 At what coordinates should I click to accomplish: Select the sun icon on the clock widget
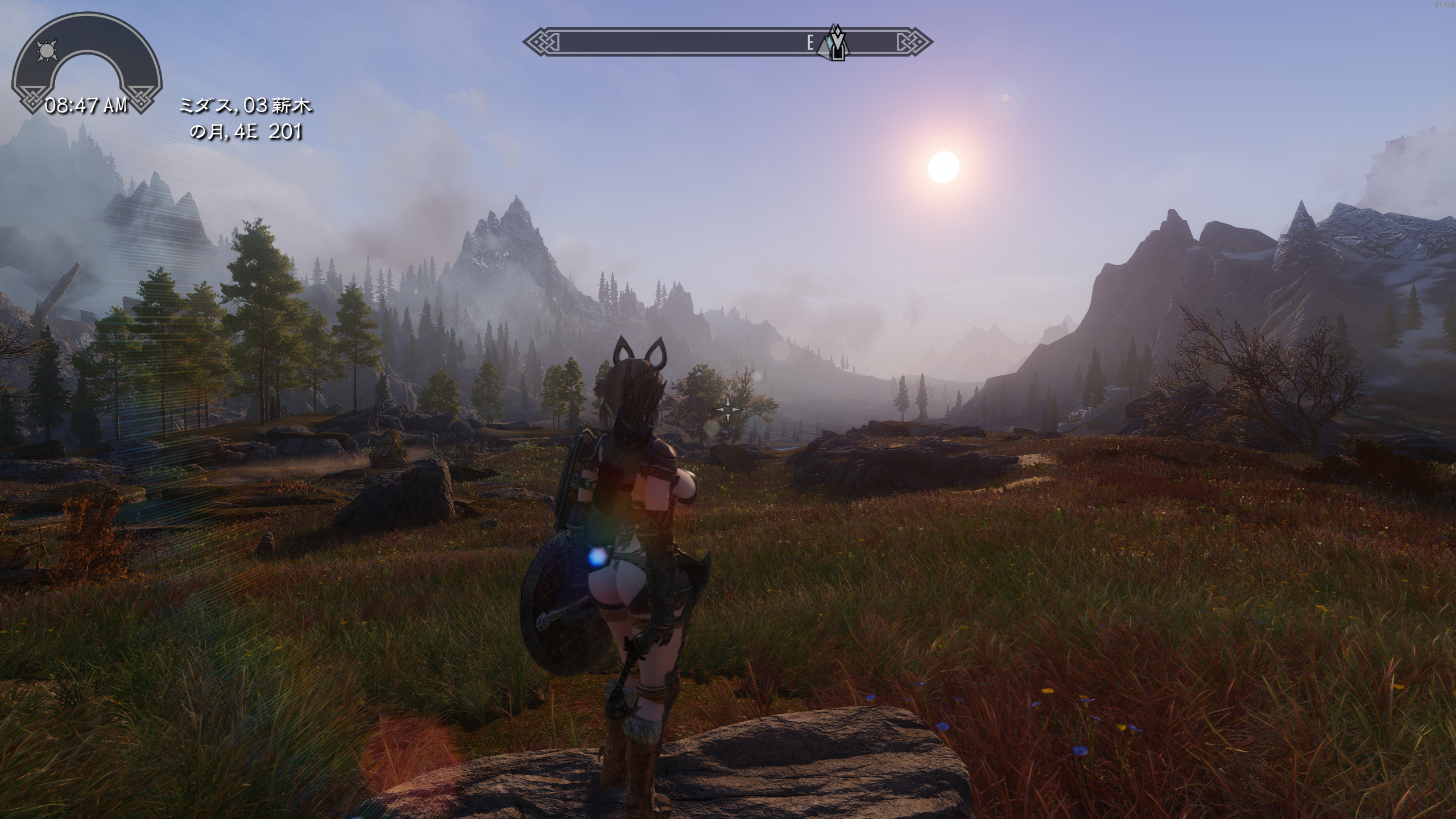click(x=47, y=52)
